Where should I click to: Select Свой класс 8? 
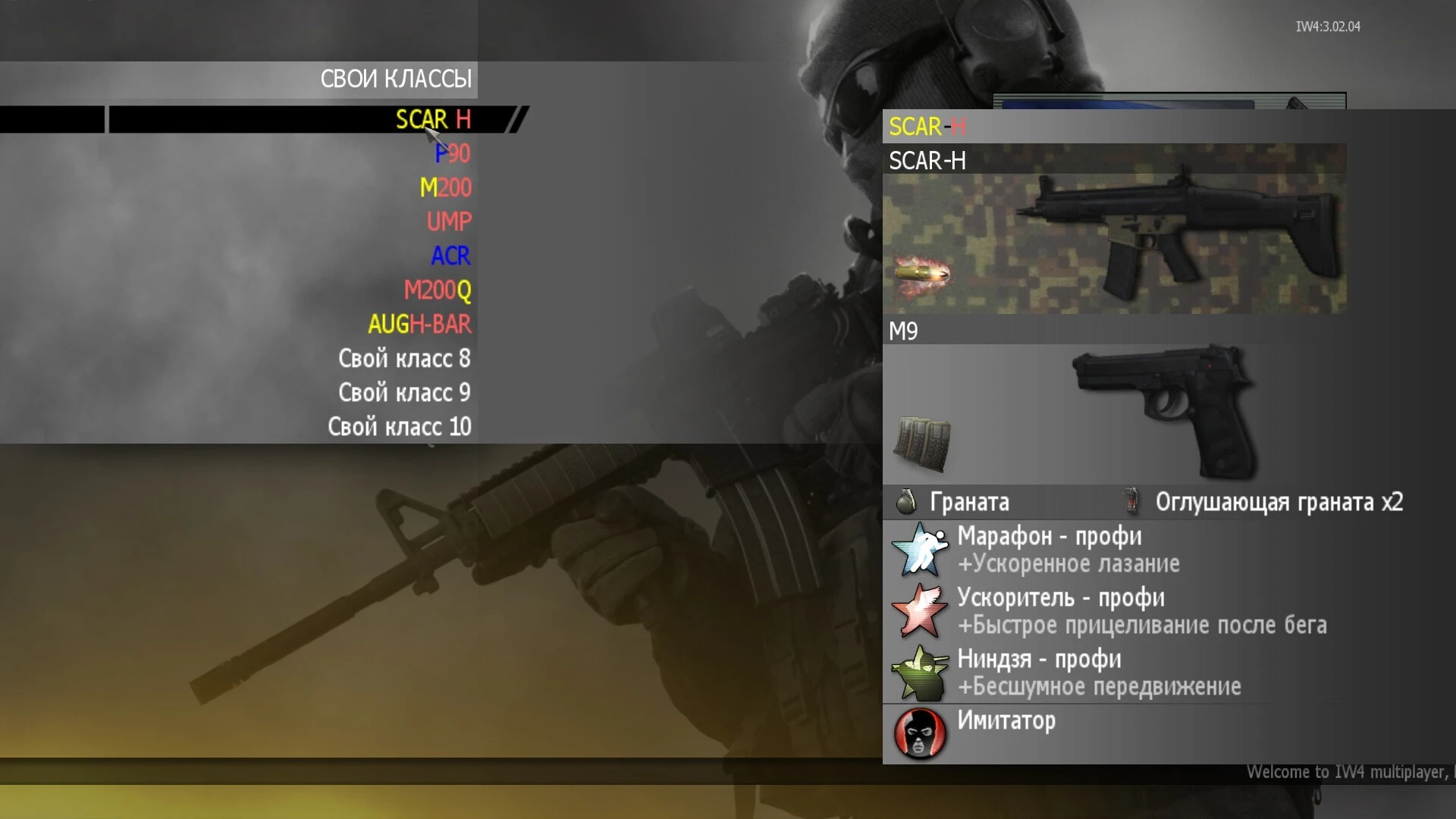404,359
